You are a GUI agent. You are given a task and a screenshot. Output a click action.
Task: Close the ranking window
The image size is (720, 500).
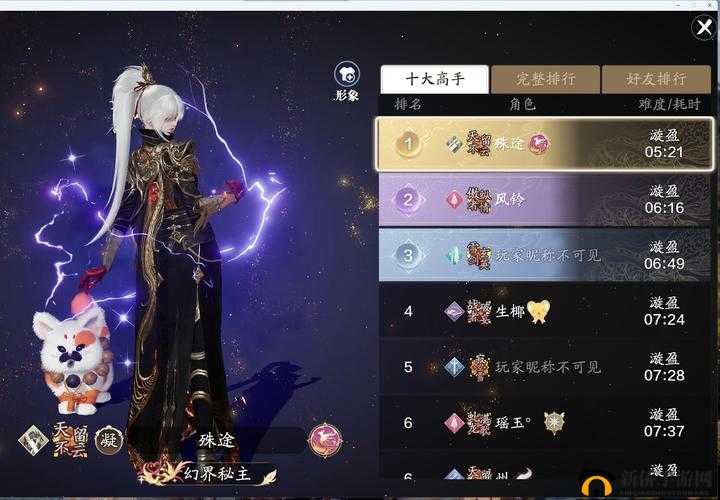click(703, 28)
